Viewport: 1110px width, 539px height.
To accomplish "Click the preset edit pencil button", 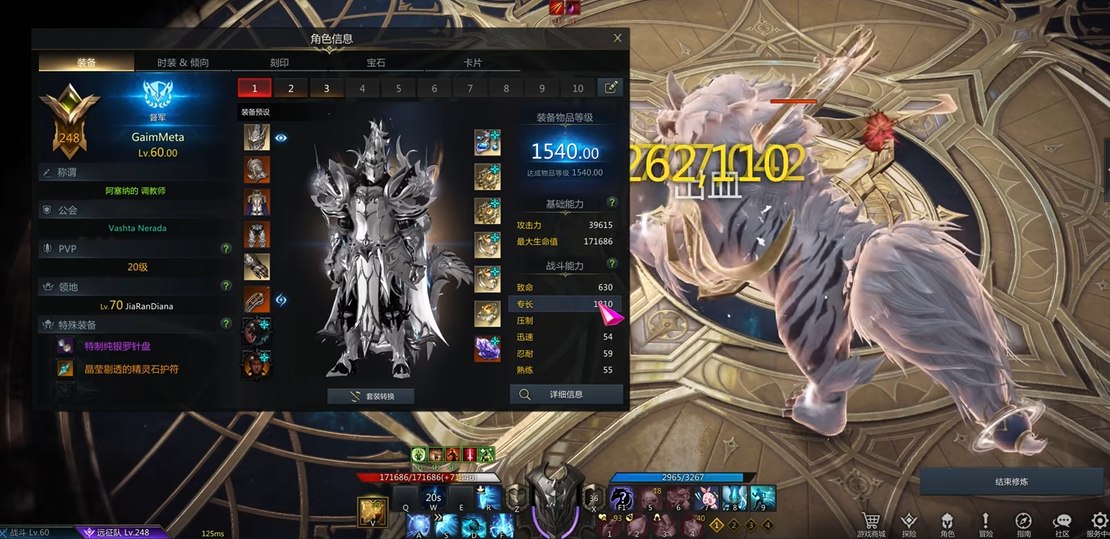I will click(610, 88).
